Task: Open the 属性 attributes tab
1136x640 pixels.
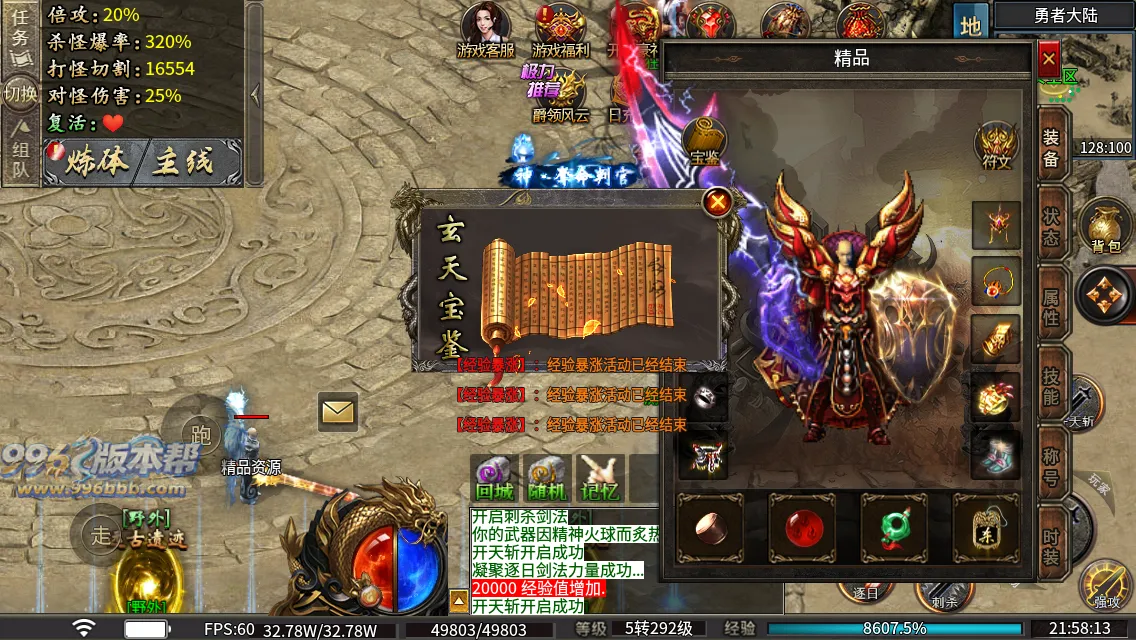Action: pyautogui.click(x=1051, y=308)
